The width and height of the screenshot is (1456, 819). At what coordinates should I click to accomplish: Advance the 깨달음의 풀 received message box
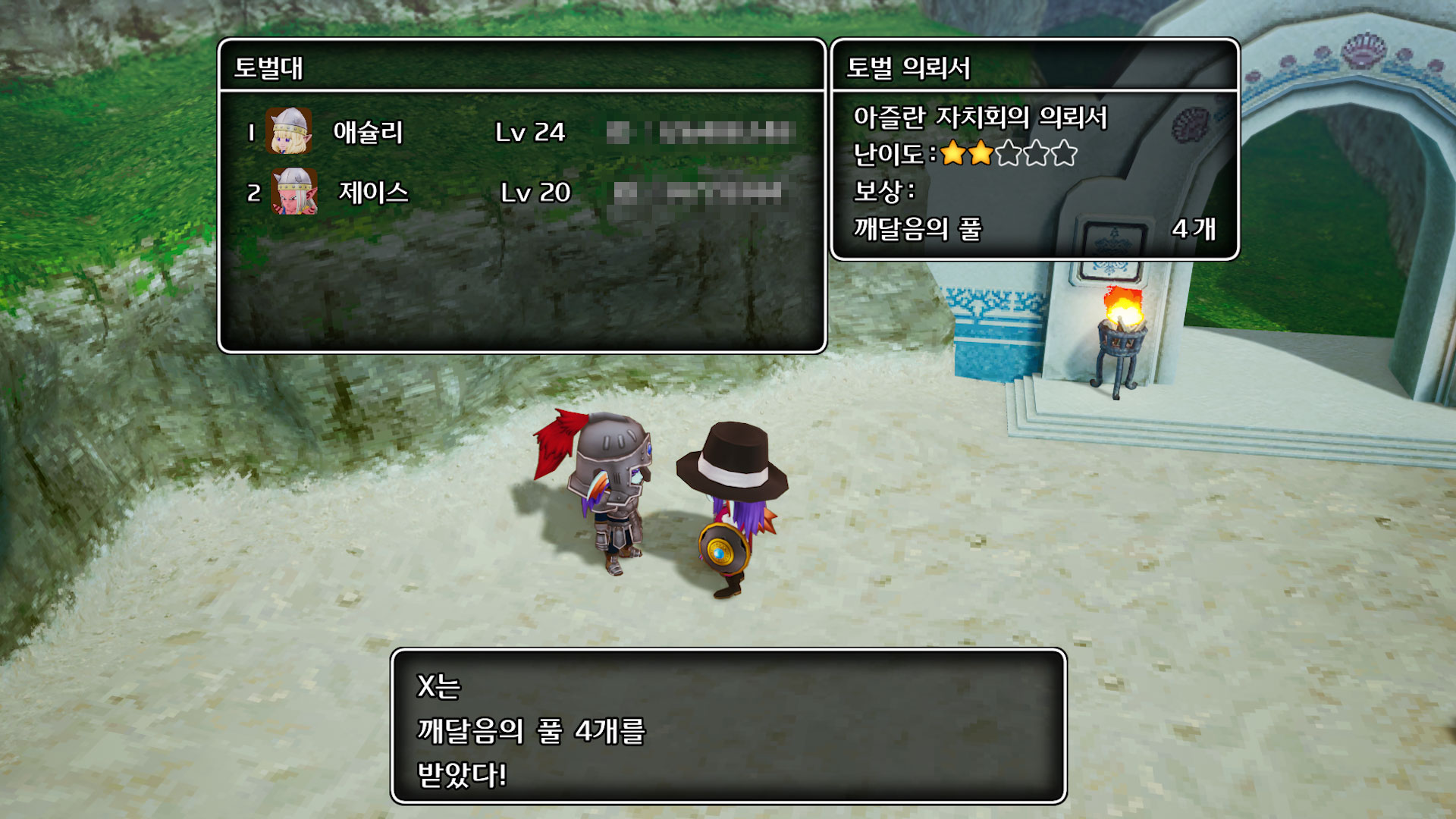pyautogui.click(x=728, y=726)
